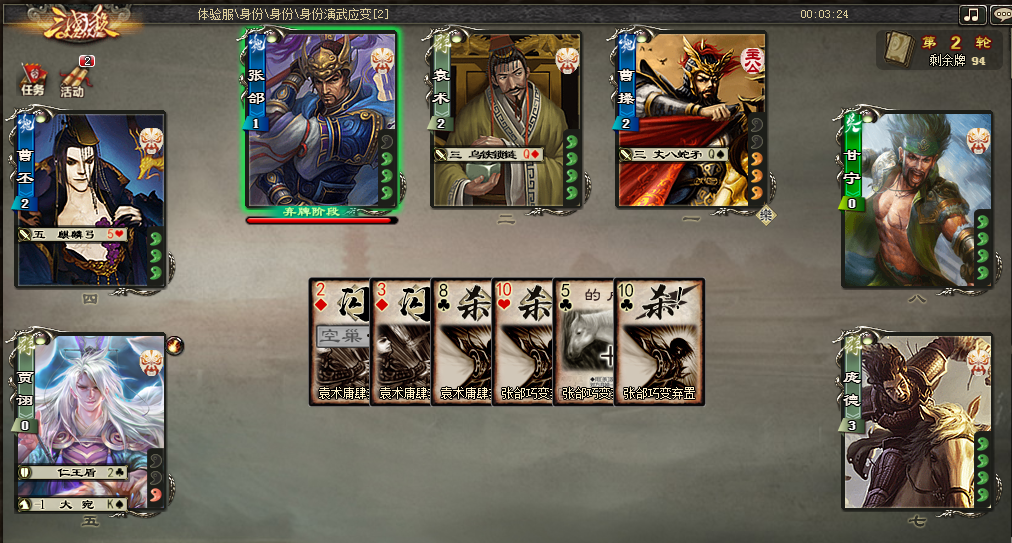Toggle the music note sound button

pos(972,14)
